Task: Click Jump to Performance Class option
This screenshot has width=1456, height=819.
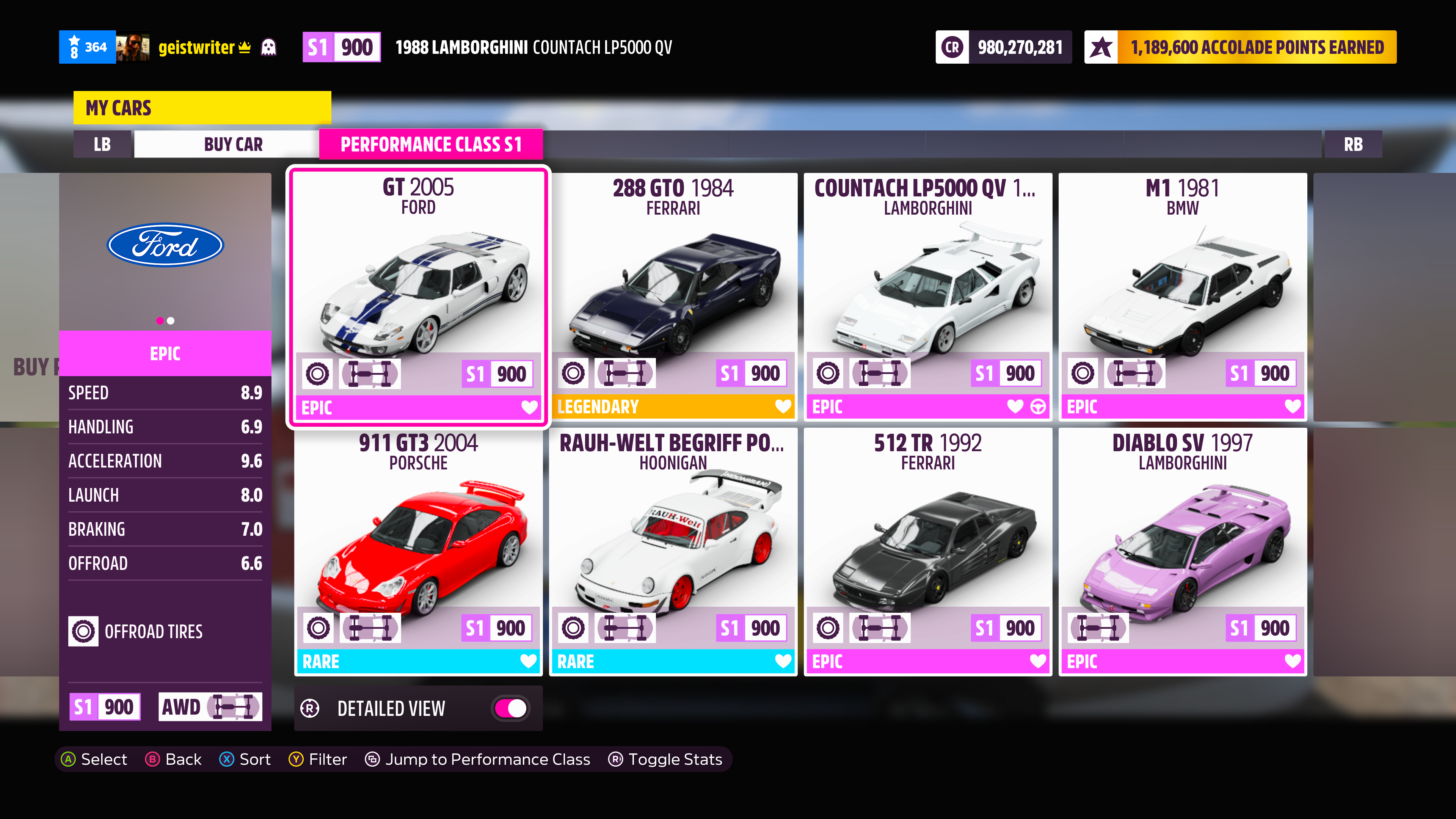Action: tap(478, 759)
